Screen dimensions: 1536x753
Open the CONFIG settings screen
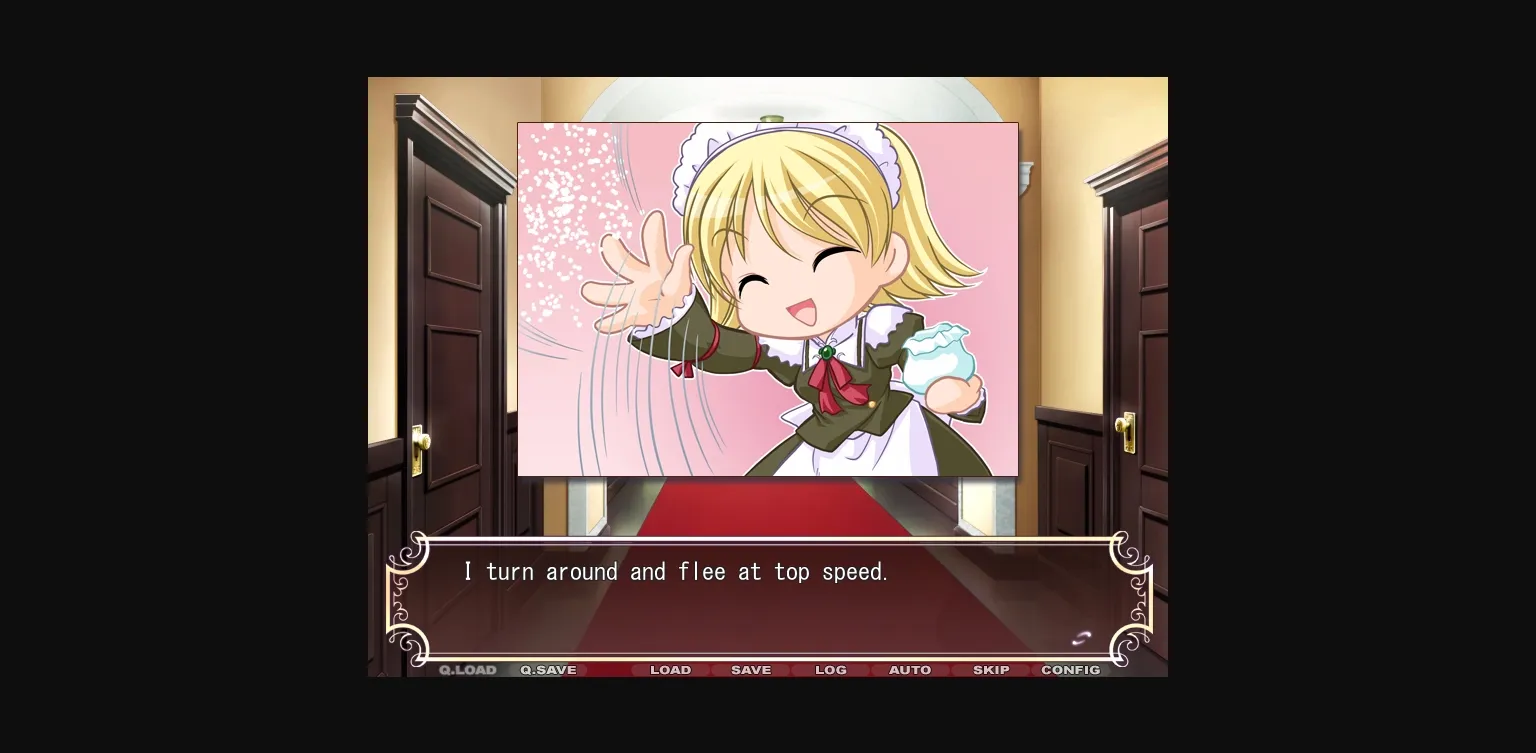[x=1071, y=670]
